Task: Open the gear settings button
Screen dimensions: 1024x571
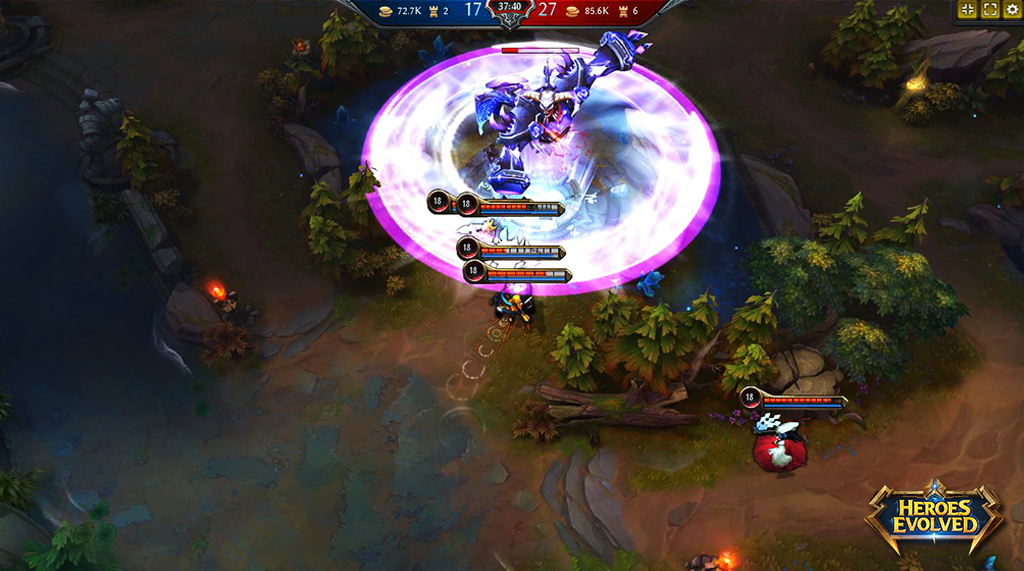Action: coord(1012,10)
